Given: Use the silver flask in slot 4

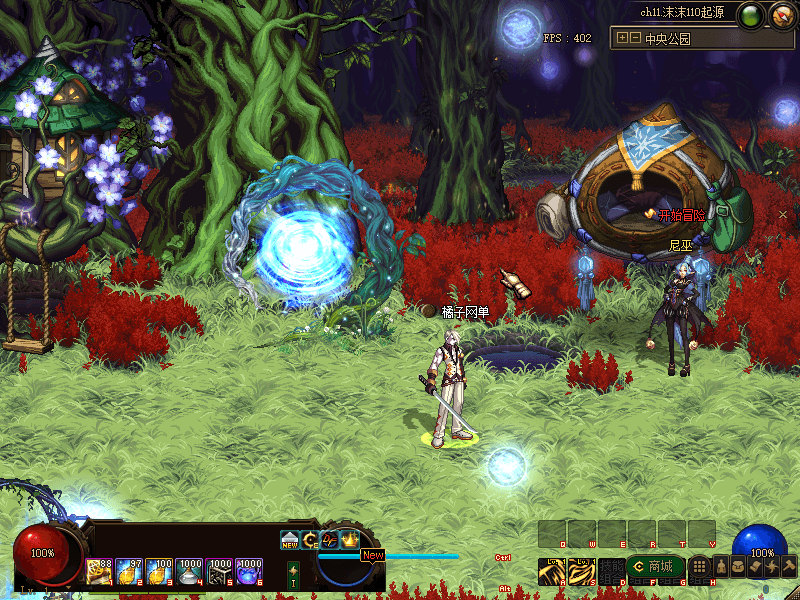Looking at the screenshot, I should [x=189, y=571].
